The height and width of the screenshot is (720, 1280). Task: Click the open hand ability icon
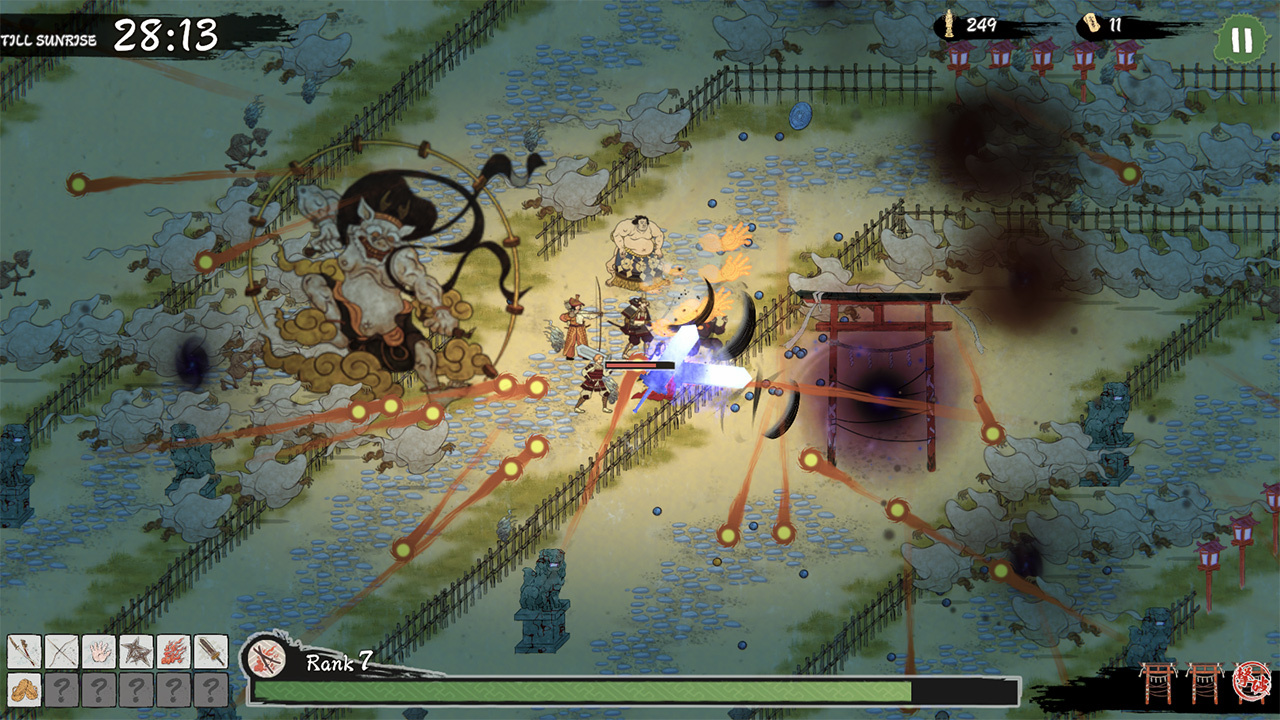pos(98,650)
